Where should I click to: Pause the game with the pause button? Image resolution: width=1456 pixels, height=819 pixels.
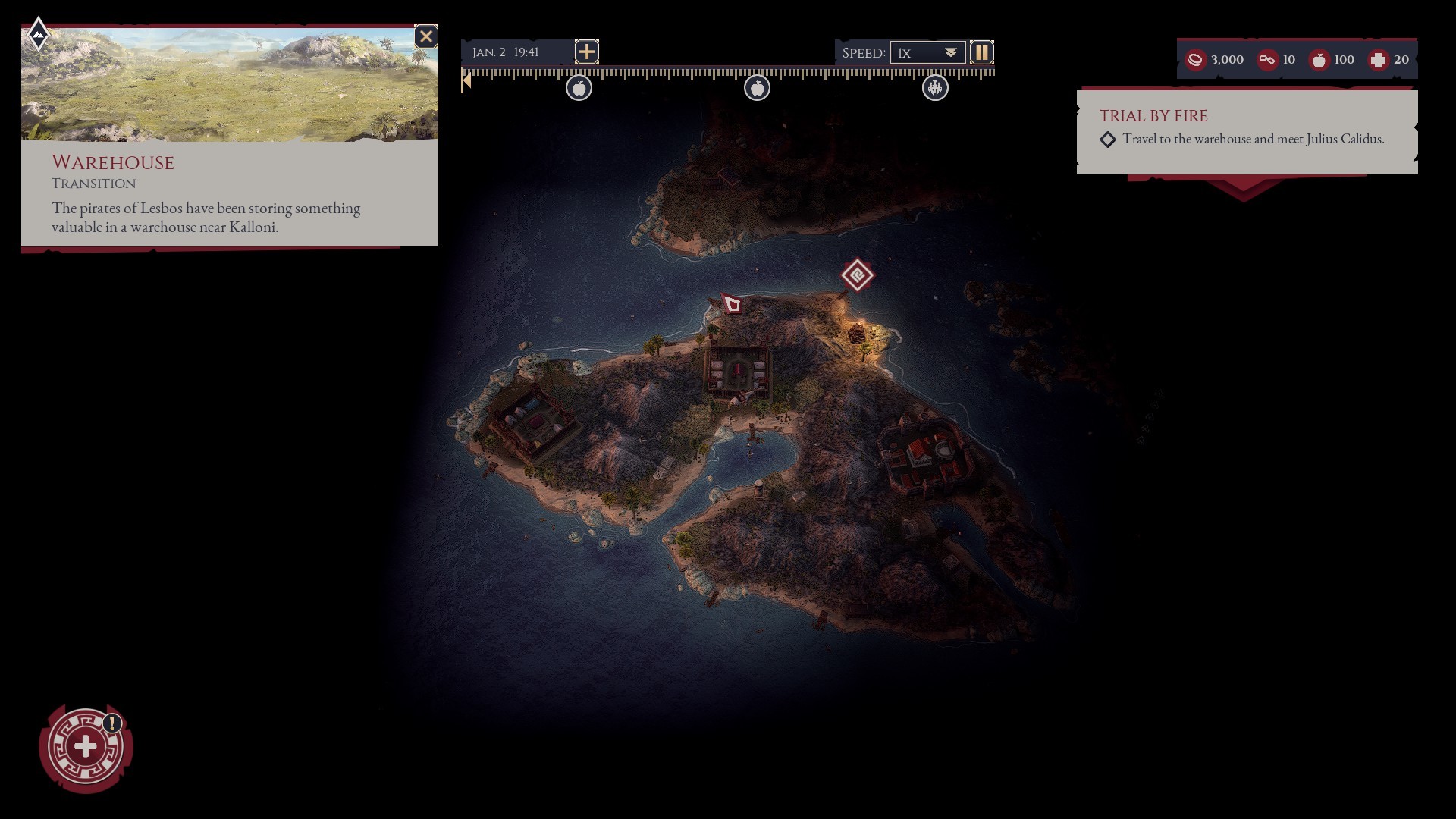pyautogui.click(x=982, y=52)
